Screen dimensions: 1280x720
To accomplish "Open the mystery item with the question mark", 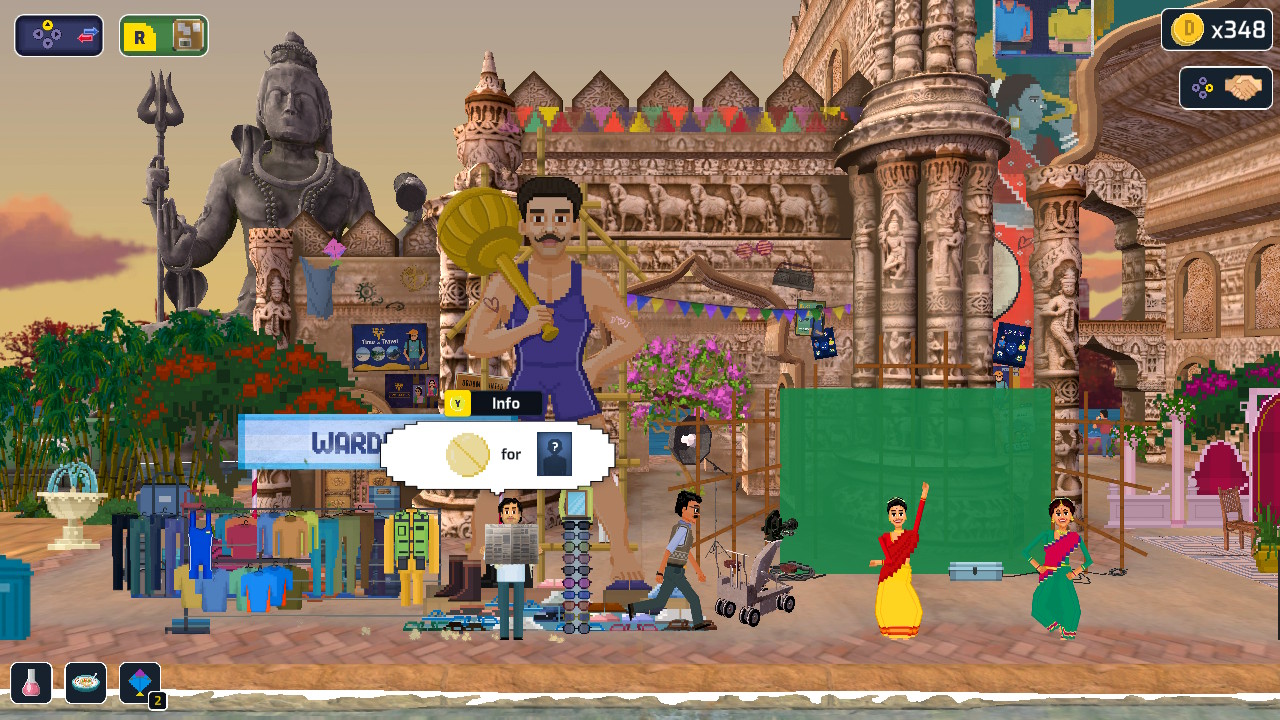I will point(556,455).
